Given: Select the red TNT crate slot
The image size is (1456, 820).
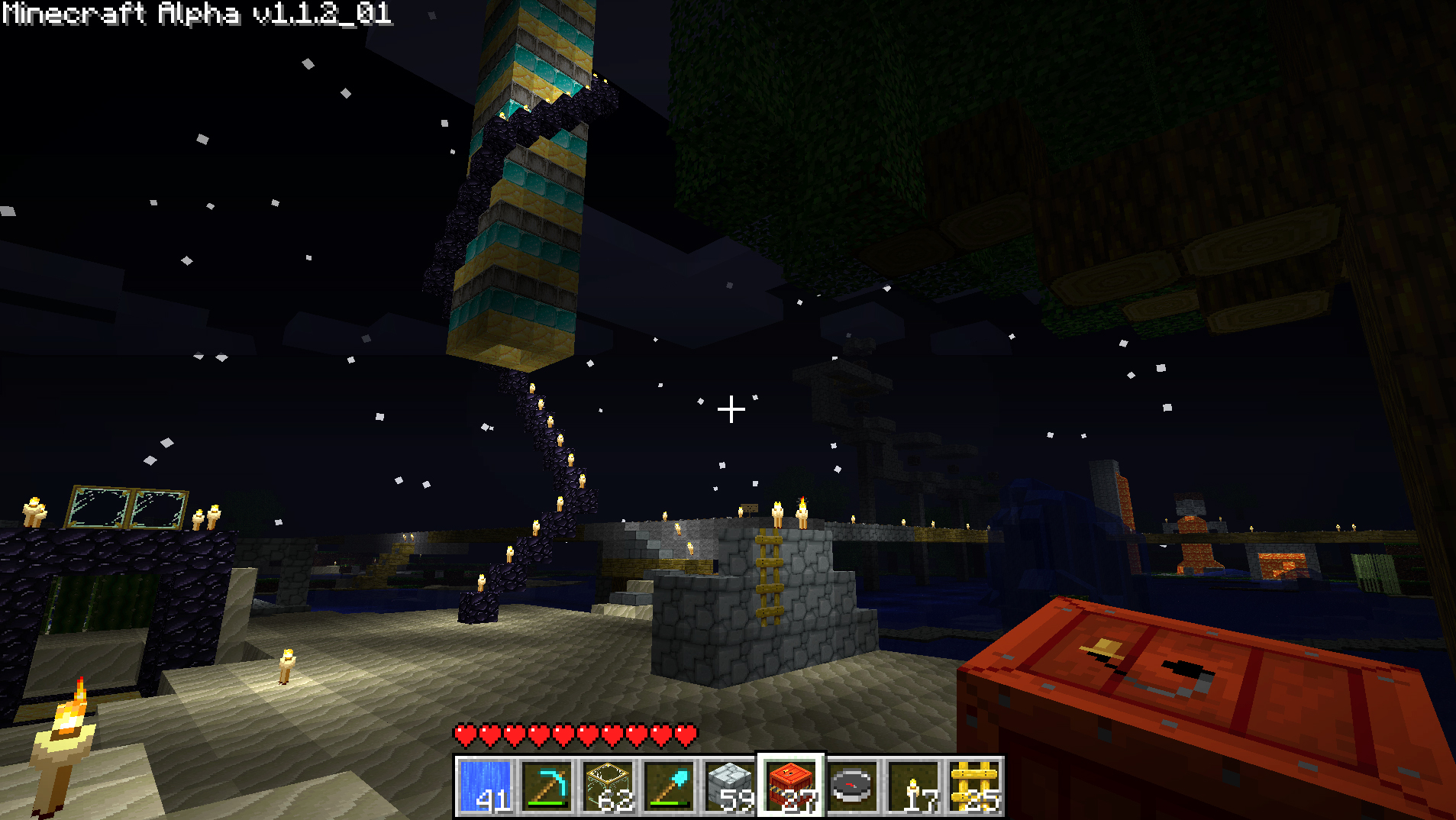Looking at the screenshot, I should [x=791, y=786].
